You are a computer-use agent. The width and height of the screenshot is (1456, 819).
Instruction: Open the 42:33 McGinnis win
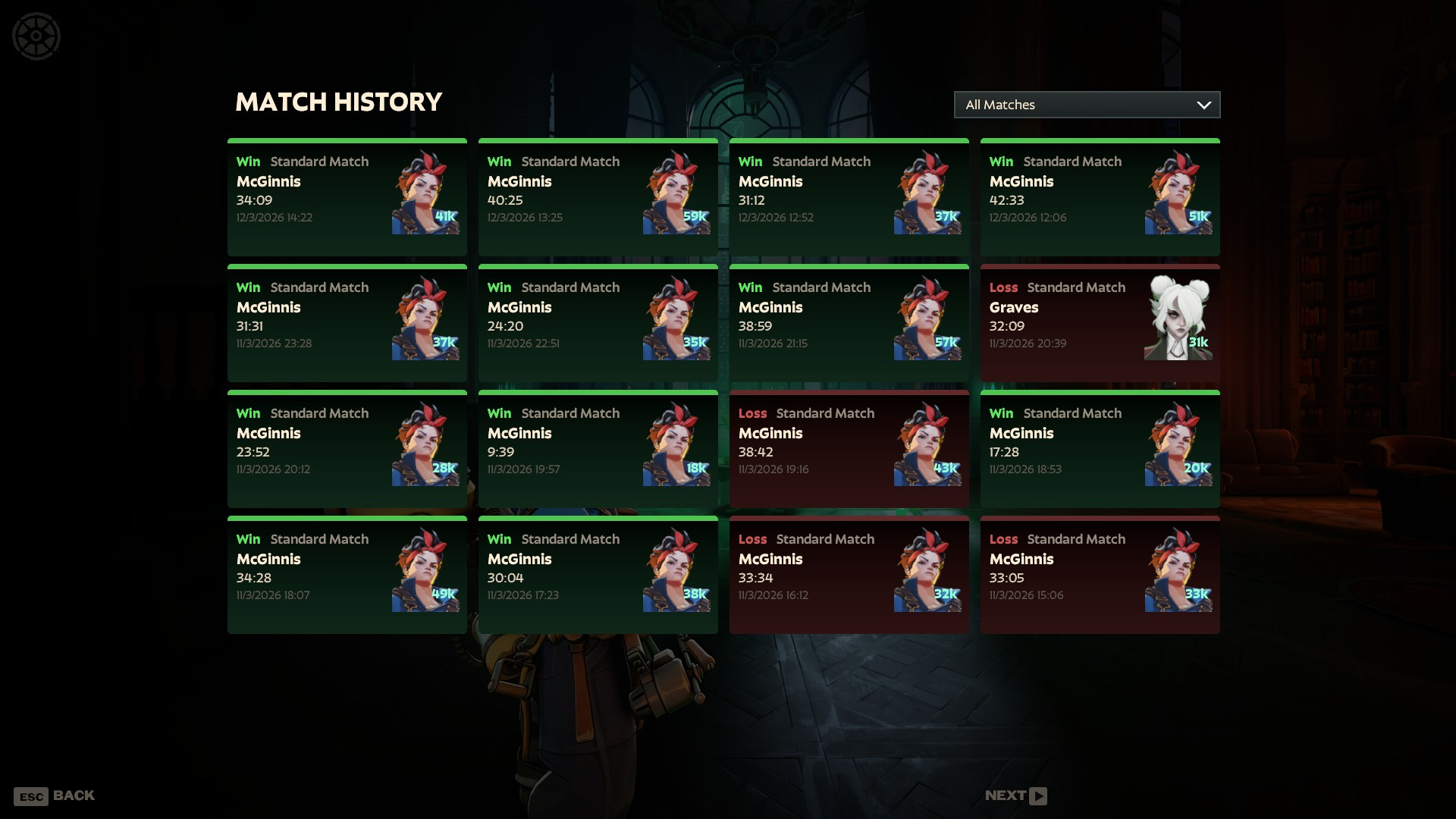click(x=1100, y=197)
